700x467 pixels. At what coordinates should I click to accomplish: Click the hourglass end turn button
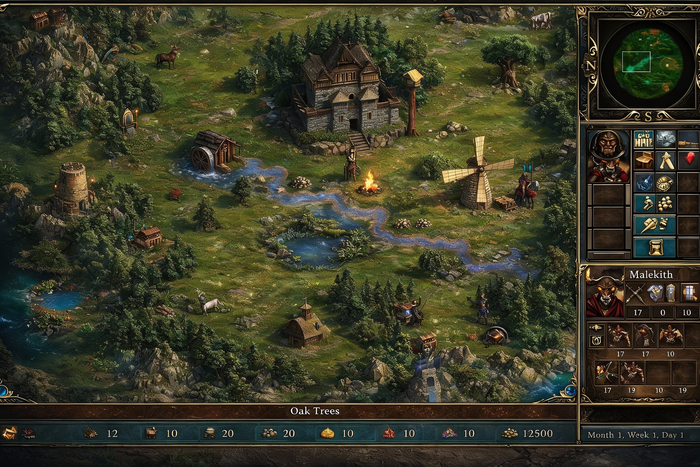pos(655,246)
